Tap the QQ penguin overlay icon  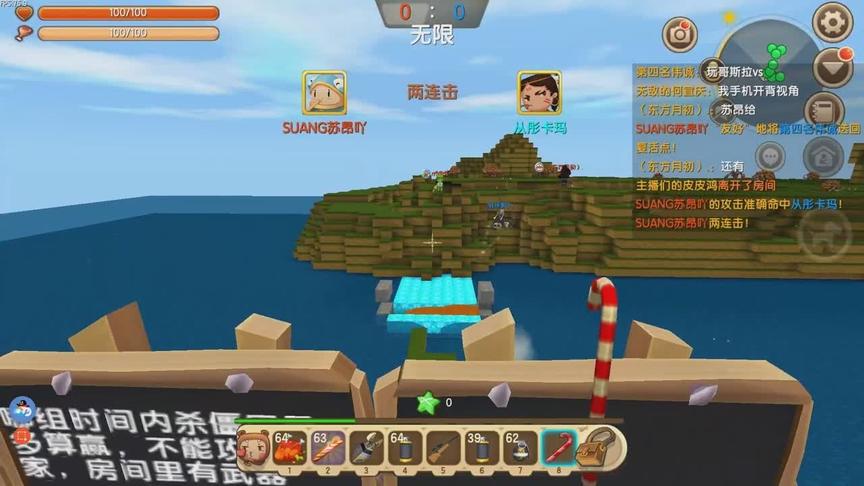click(22, 410)
